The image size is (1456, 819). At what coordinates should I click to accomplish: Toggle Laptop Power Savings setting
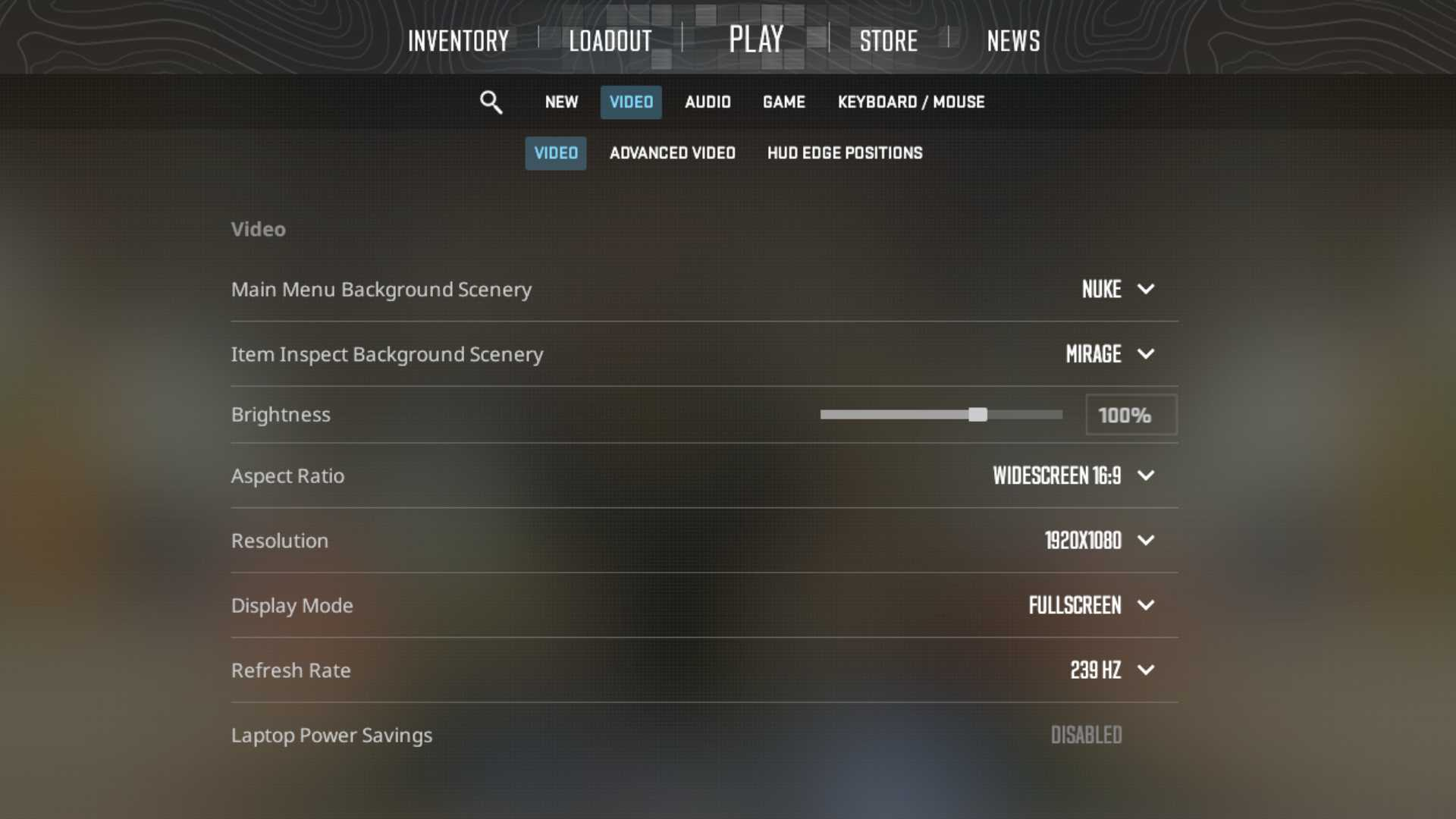point(1086,734)
